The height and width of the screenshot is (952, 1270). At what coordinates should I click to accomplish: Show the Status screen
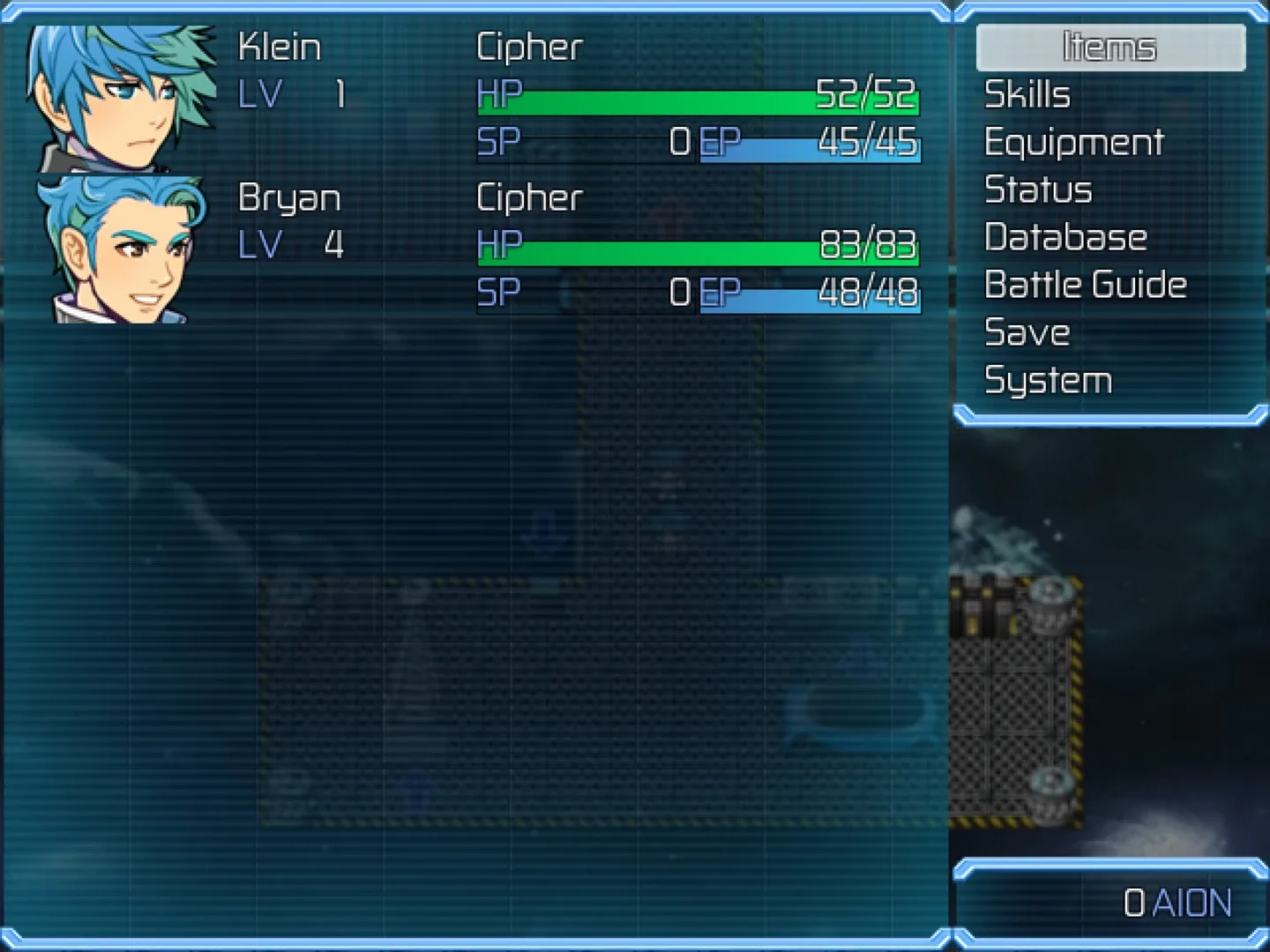[1038, 190]
